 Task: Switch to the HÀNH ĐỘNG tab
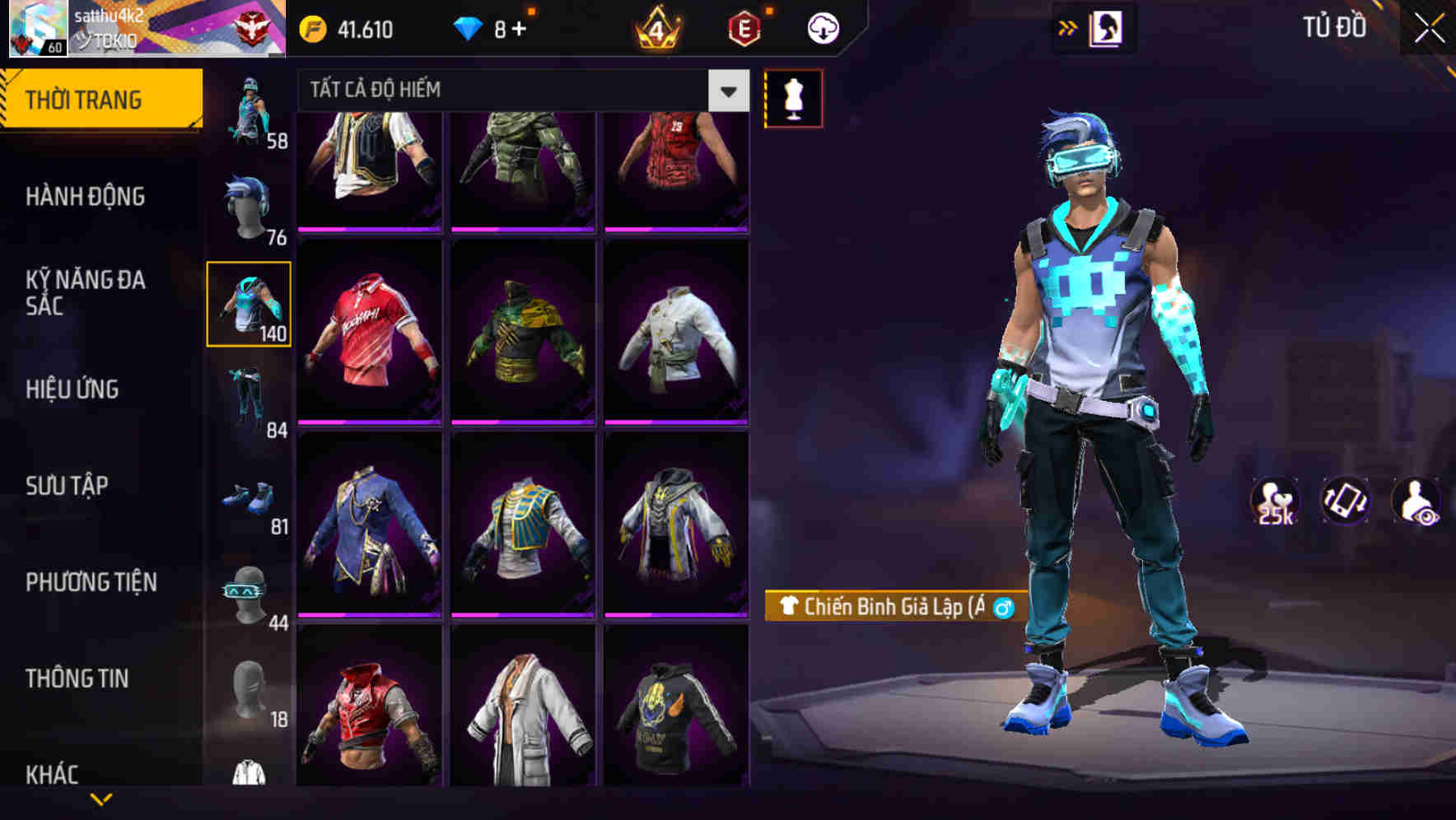coord(86,197)
